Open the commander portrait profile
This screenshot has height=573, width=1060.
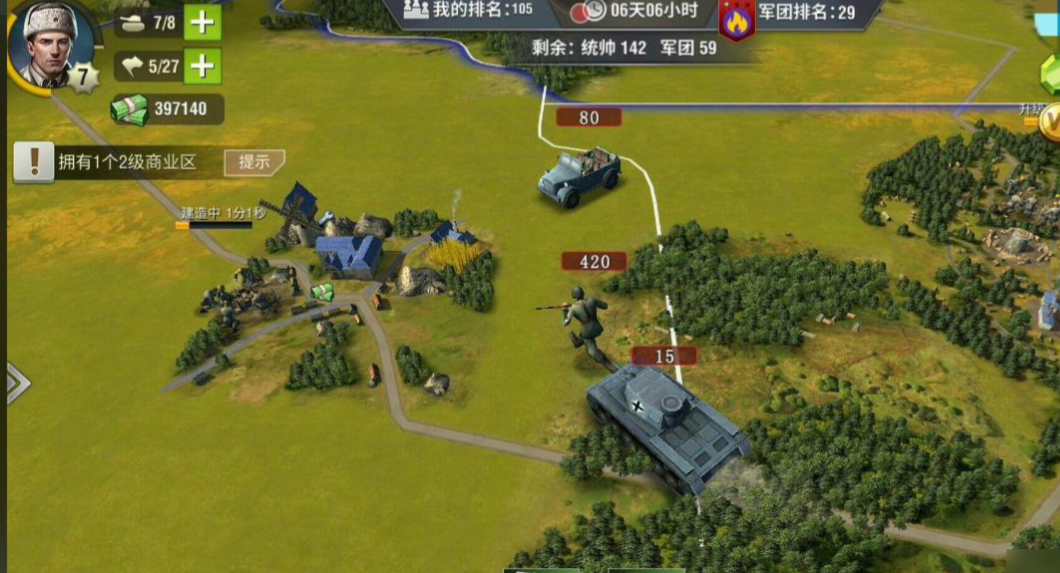[x=50, y=43]
